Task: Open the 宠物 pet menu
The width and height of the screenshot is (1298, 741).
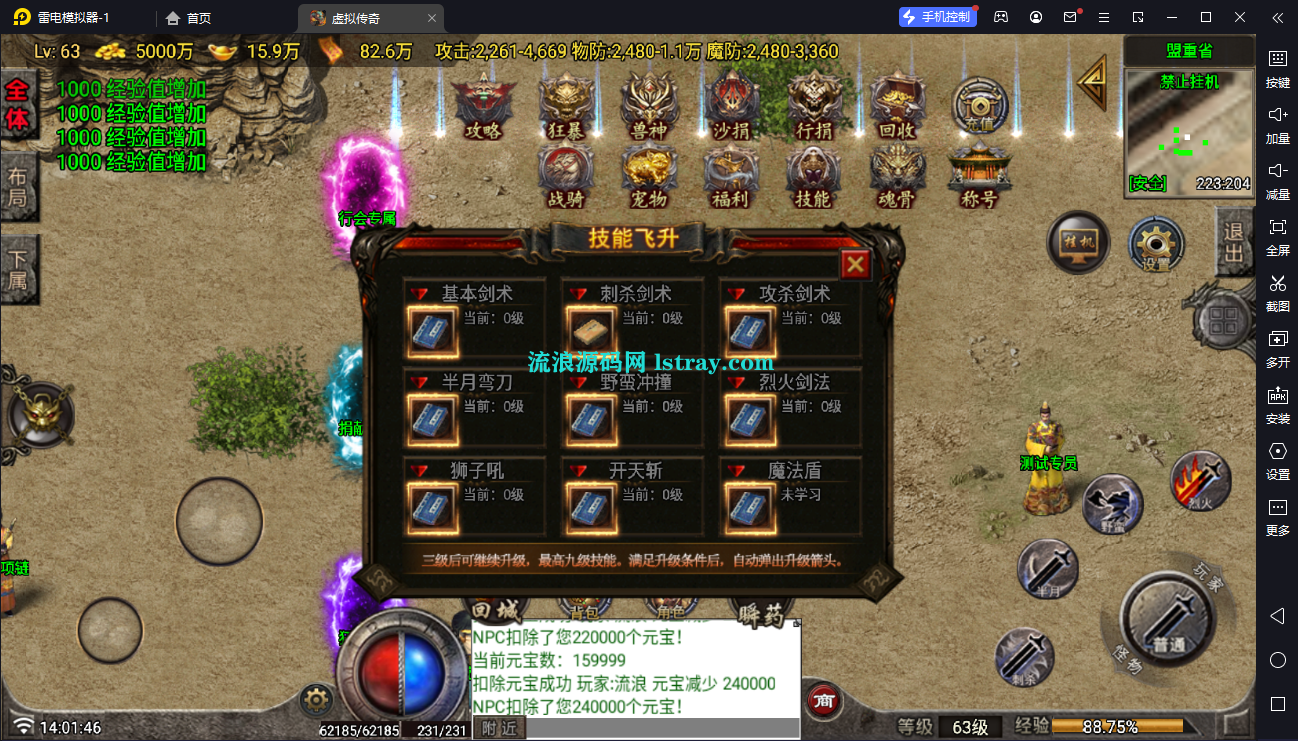Action: (650, 176)
